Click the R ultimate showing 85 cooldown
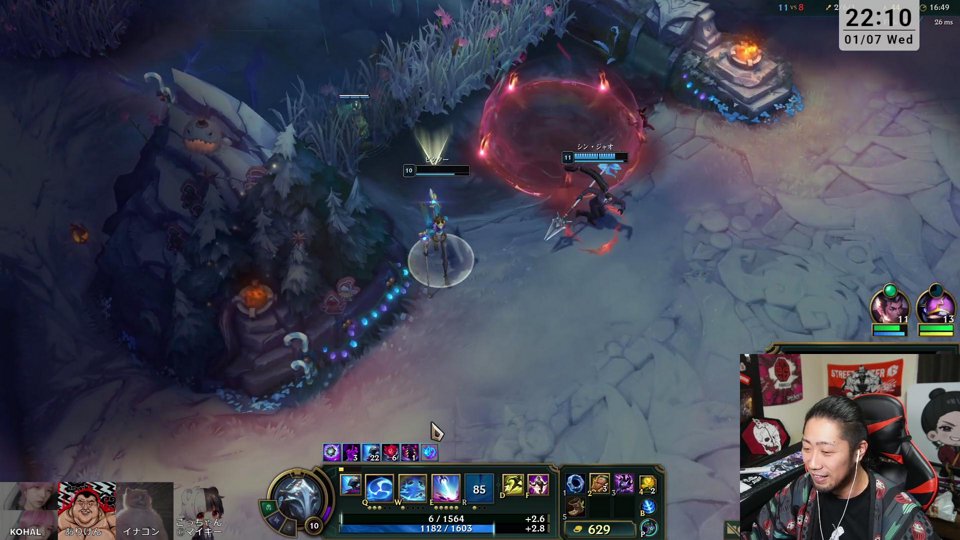Image resolution: width=960 pixels, height=540 pixels. 479,488
